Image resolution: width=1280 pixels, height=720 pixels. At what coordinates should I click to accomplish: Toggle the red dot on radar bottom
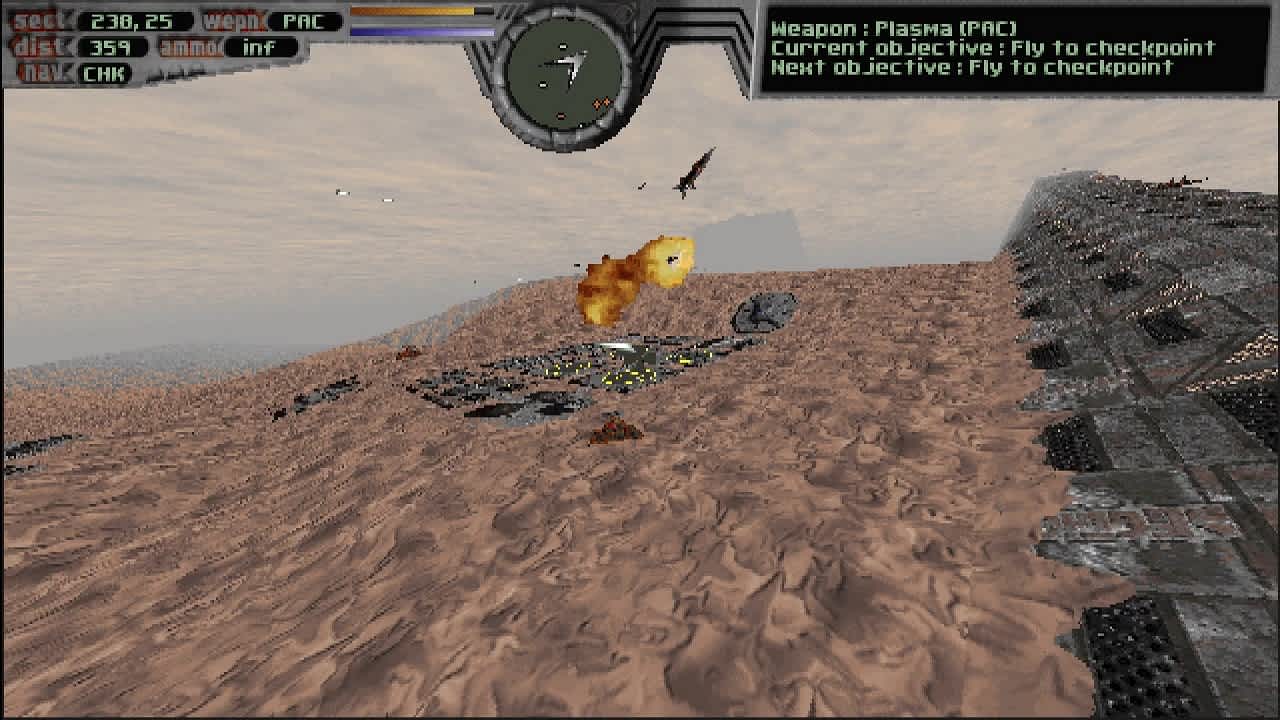[x=561, y=116]
